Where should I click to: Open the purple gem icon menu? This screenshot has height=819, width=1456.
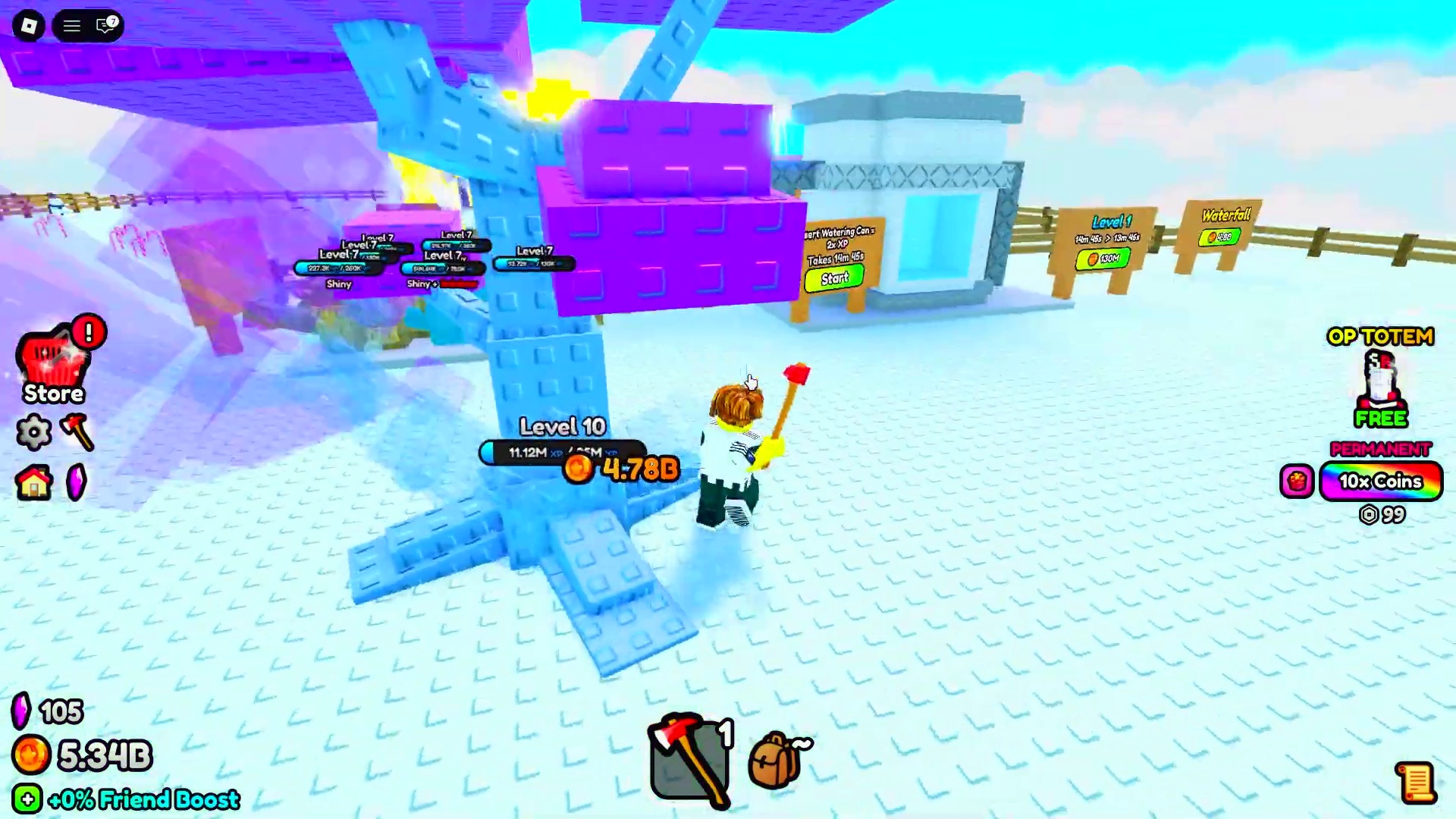coord(77,482)
